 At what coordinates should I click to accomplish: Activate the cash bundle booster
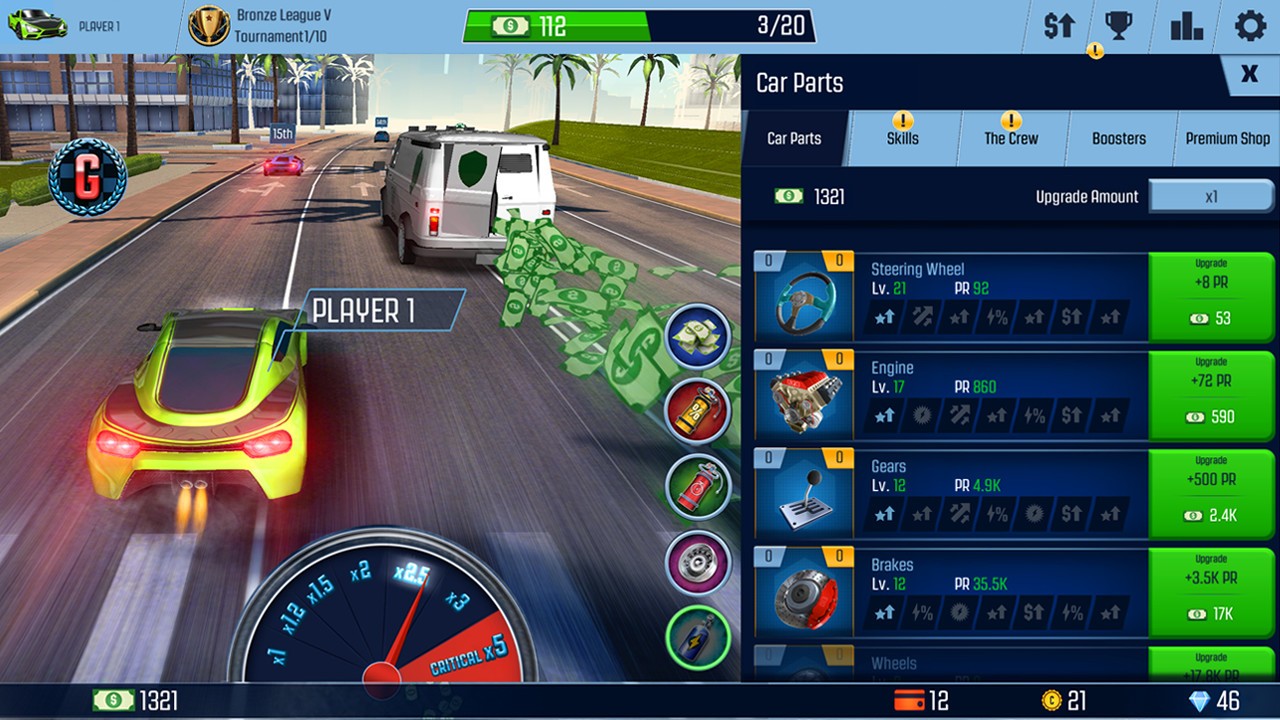(698, 337)
